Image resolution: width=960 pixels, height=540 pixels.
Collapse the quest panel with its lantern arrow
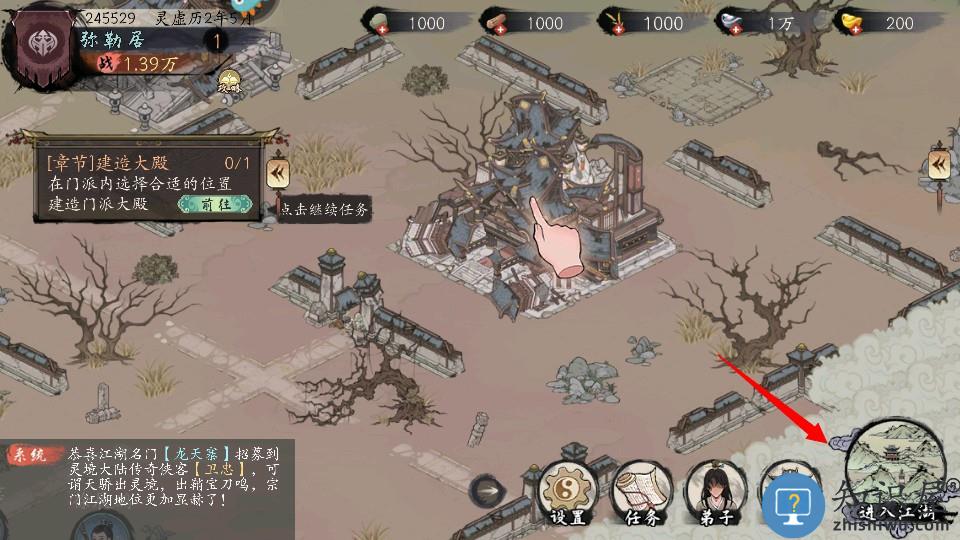click(278, 174)
